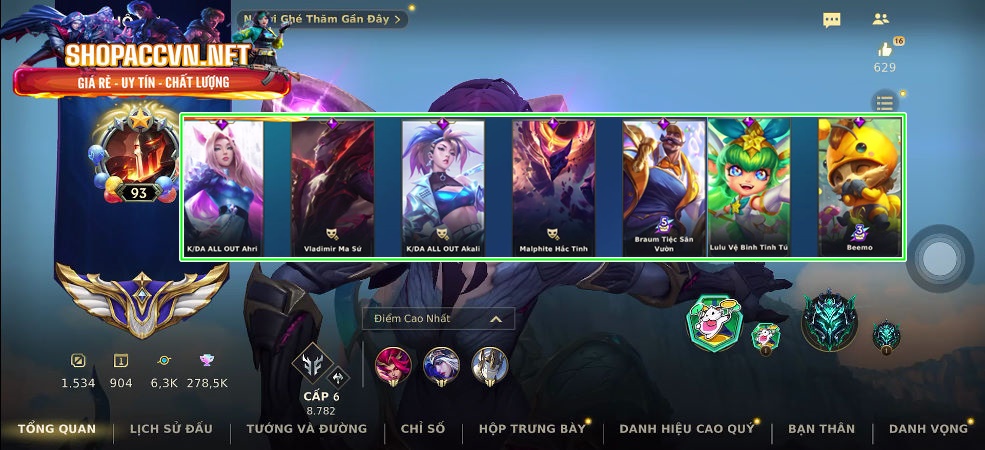Open the Tướng Và Đường tab

(x=307, y=429)
